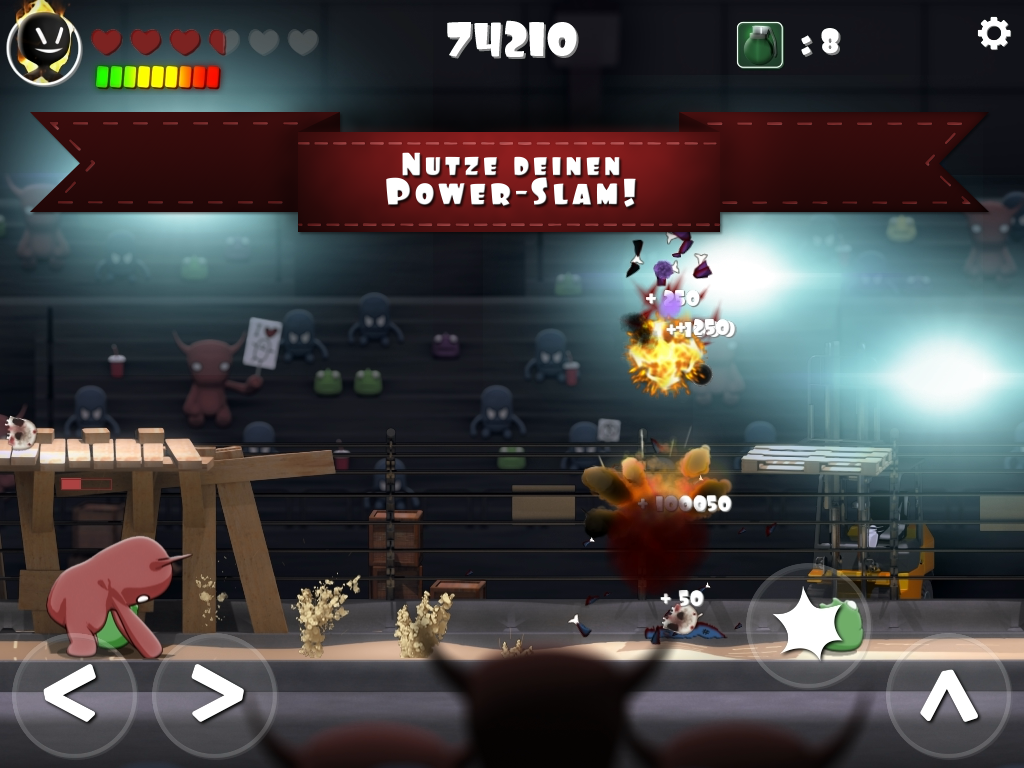1024x768 pixels.
Task: Tap the green grenade icon
Action: pos(760,45)
